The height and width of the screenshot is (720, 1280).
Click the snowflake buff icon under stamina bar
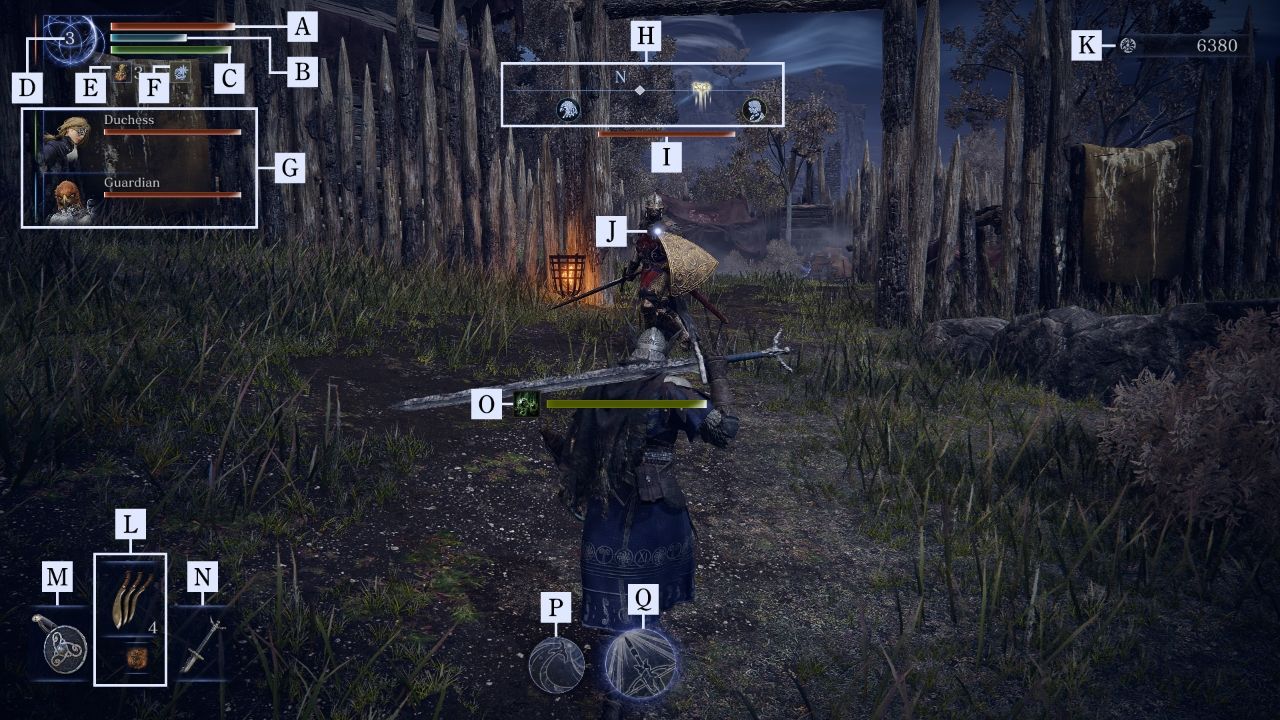[181, 73]
